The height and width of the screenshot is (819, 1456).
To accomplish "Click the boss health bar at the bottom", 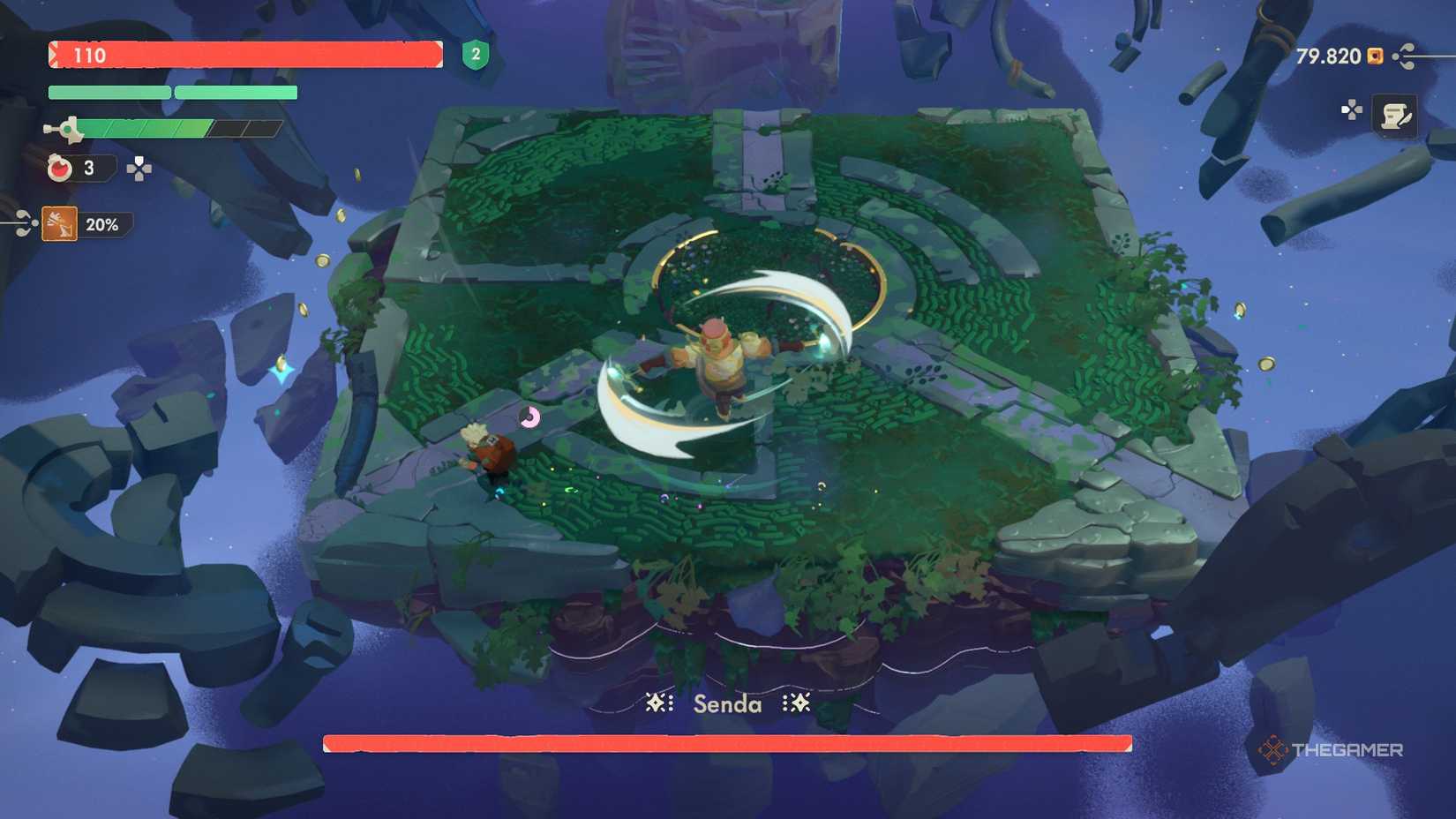I will click(728, 742).
